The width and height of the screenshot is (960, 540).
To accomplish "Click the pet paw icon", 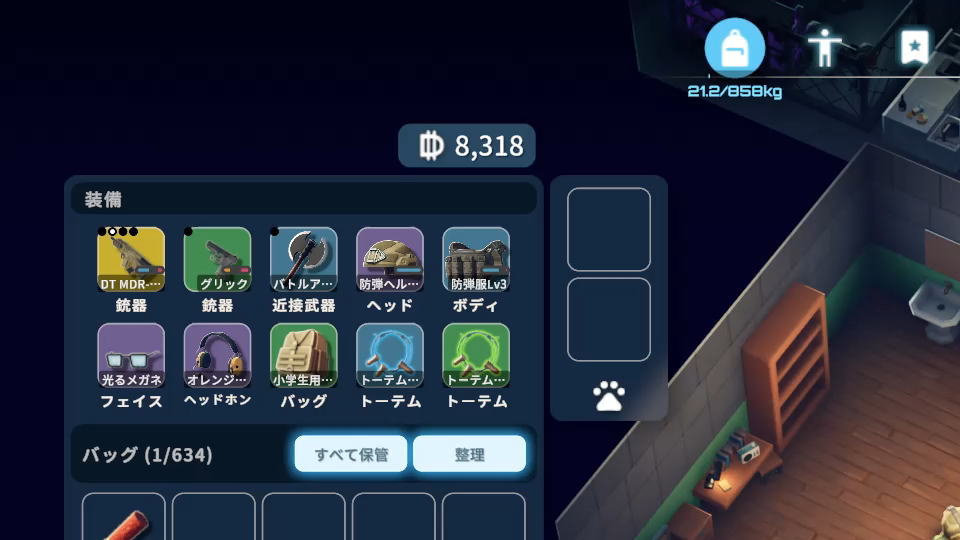I will pyautogui.click(x=609, y=397).
